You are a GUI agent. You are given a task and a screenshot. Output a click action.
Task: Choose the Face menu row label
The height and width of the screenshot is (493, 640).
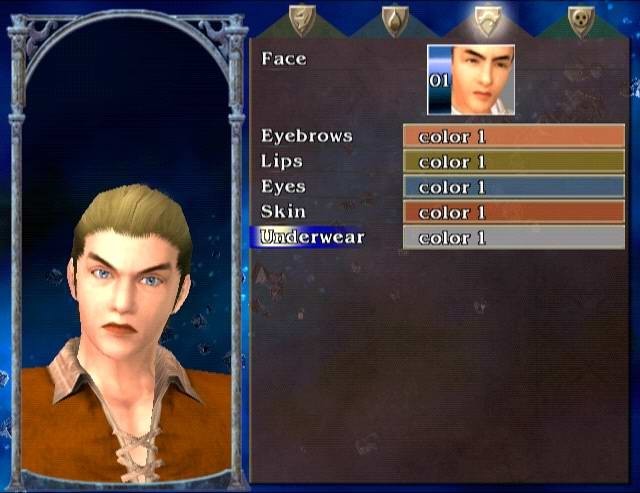click(x=283, y=59)
